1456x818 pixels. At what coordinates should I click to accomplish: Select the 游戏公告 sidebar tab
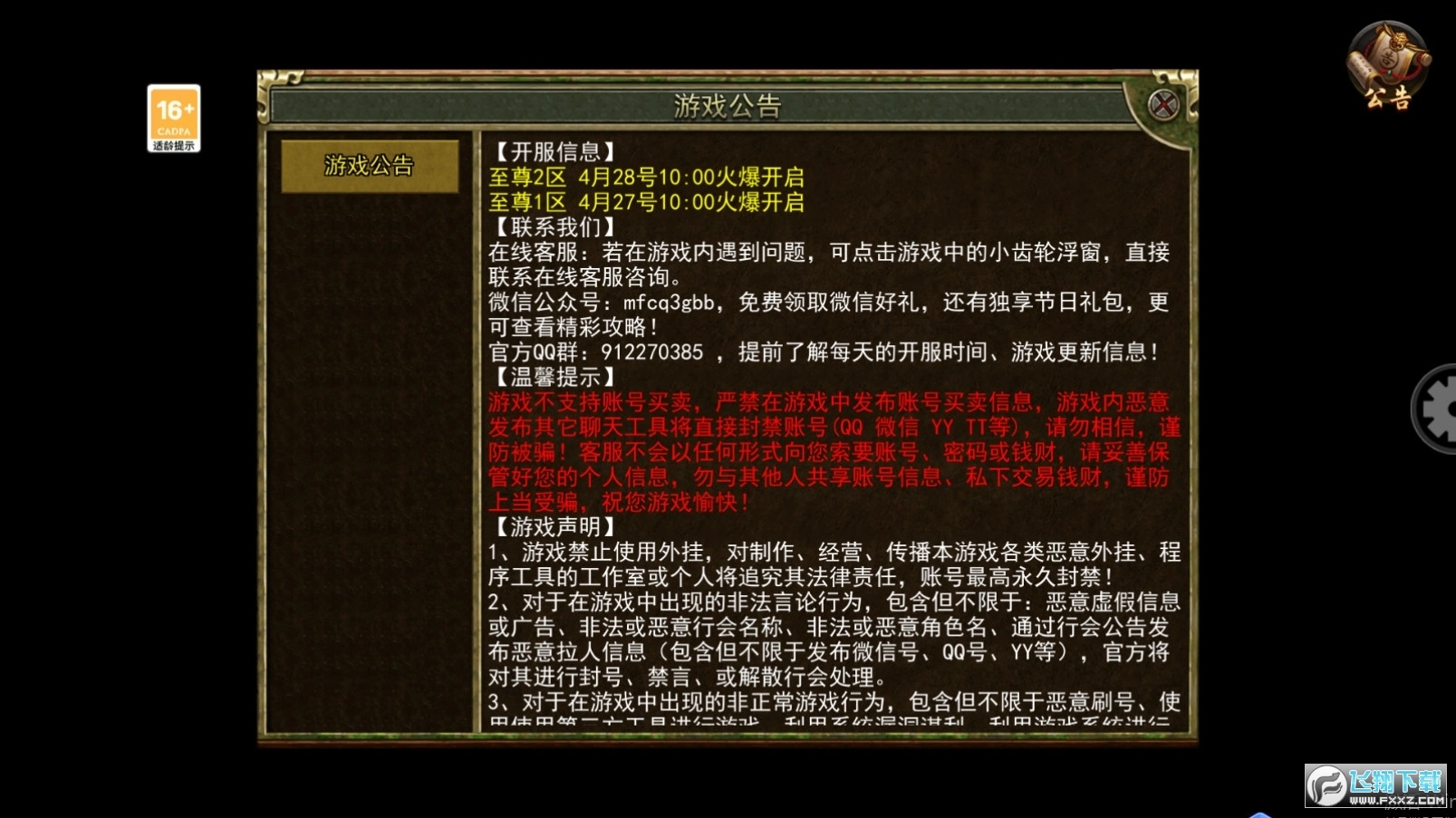pos(371,167)
